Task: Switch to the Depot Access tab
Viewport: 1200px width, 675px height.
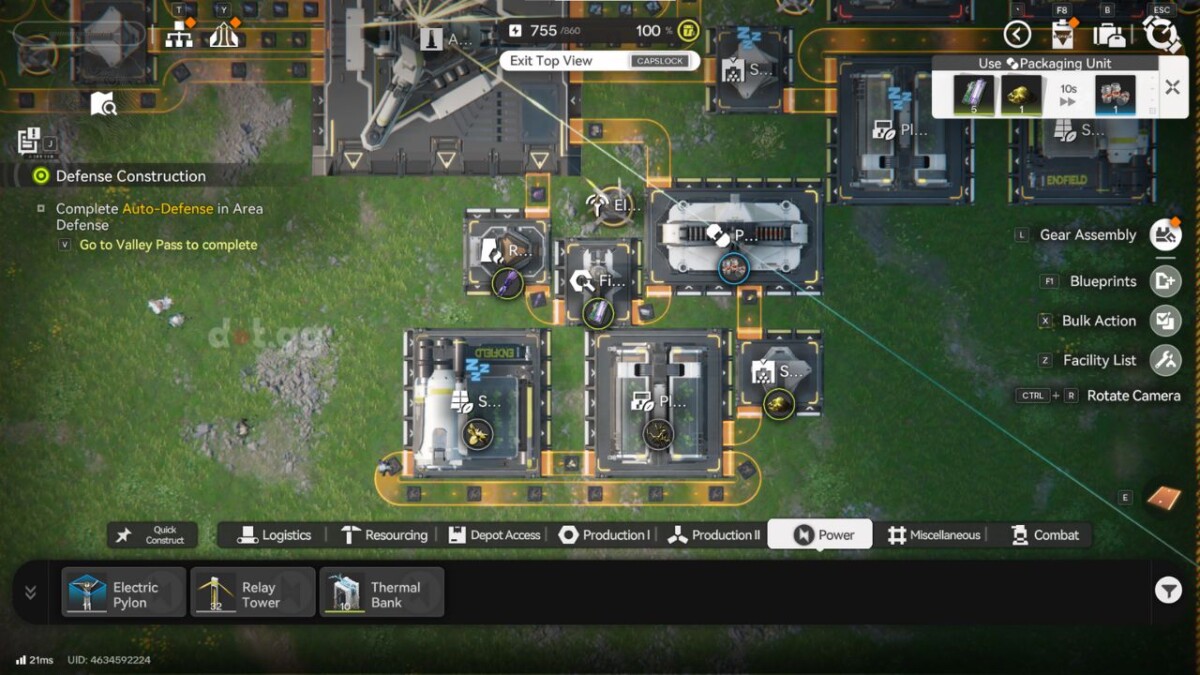Action: click(x=494, y=535)
